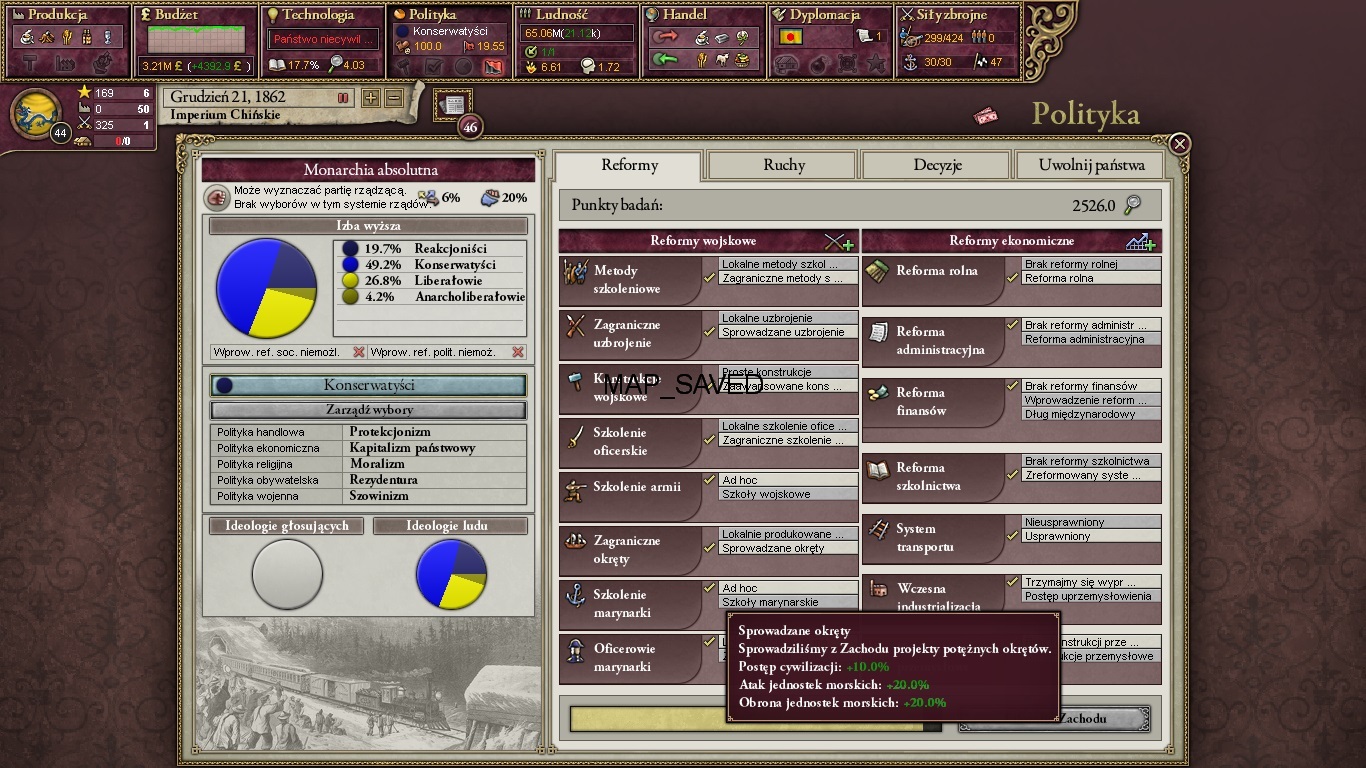
Task: Choose the Szkoły wojskowe reform option
Action: pos(788,495)
